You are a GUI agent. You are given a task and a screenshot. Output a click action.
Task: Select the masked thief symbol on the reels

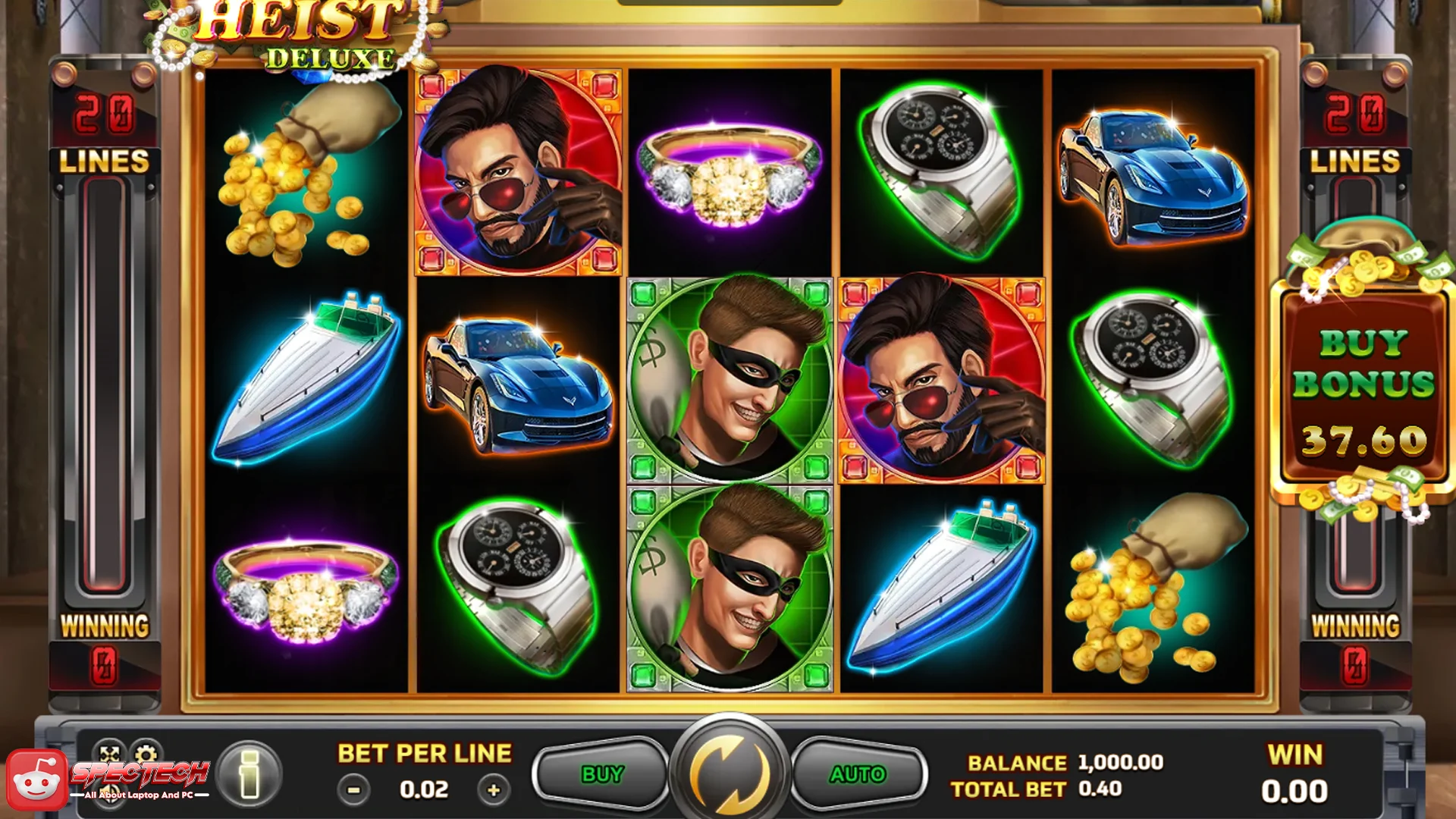[x=730, y=383]
